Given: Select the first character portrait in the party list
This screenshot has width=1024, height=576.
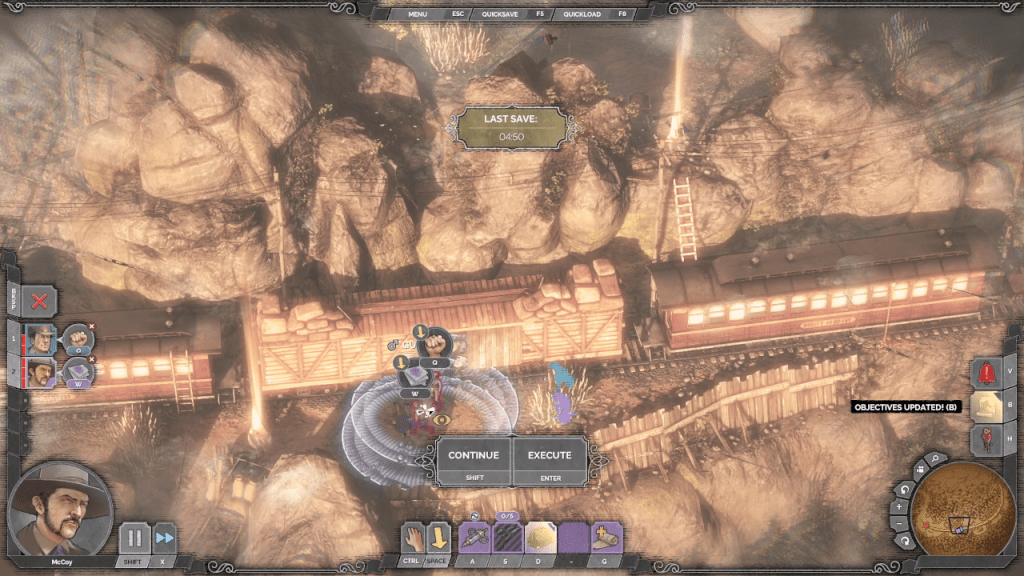Looking at the screenshot, I should click(42, 338).
